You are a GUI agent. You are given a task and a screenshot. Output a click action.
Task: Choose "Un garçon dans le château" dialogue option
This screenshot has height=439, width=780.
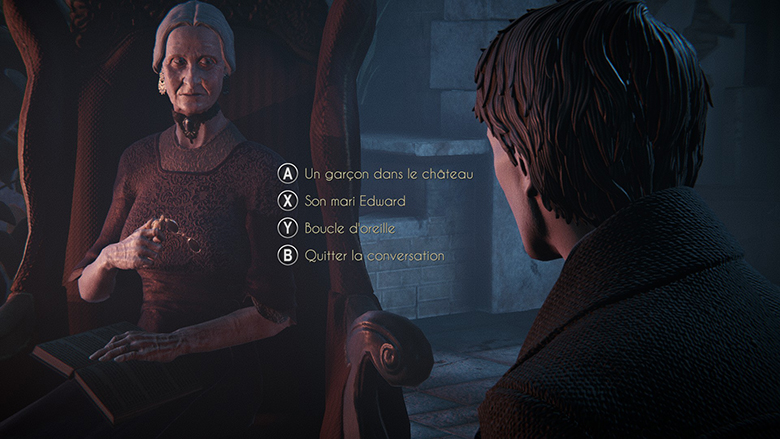388,174
